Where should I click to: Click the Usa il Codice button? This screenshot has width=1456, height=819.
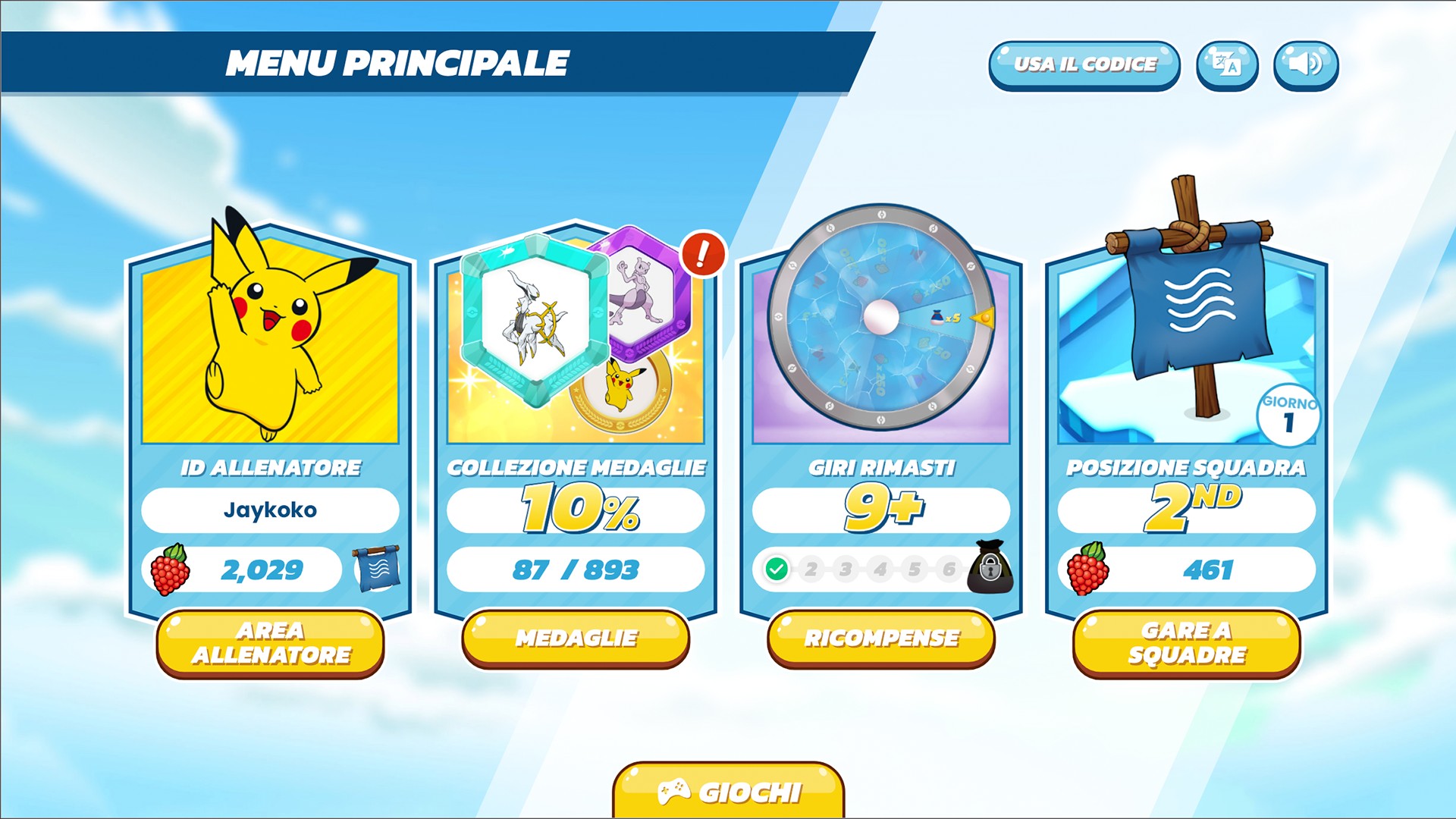point(1084,65)
